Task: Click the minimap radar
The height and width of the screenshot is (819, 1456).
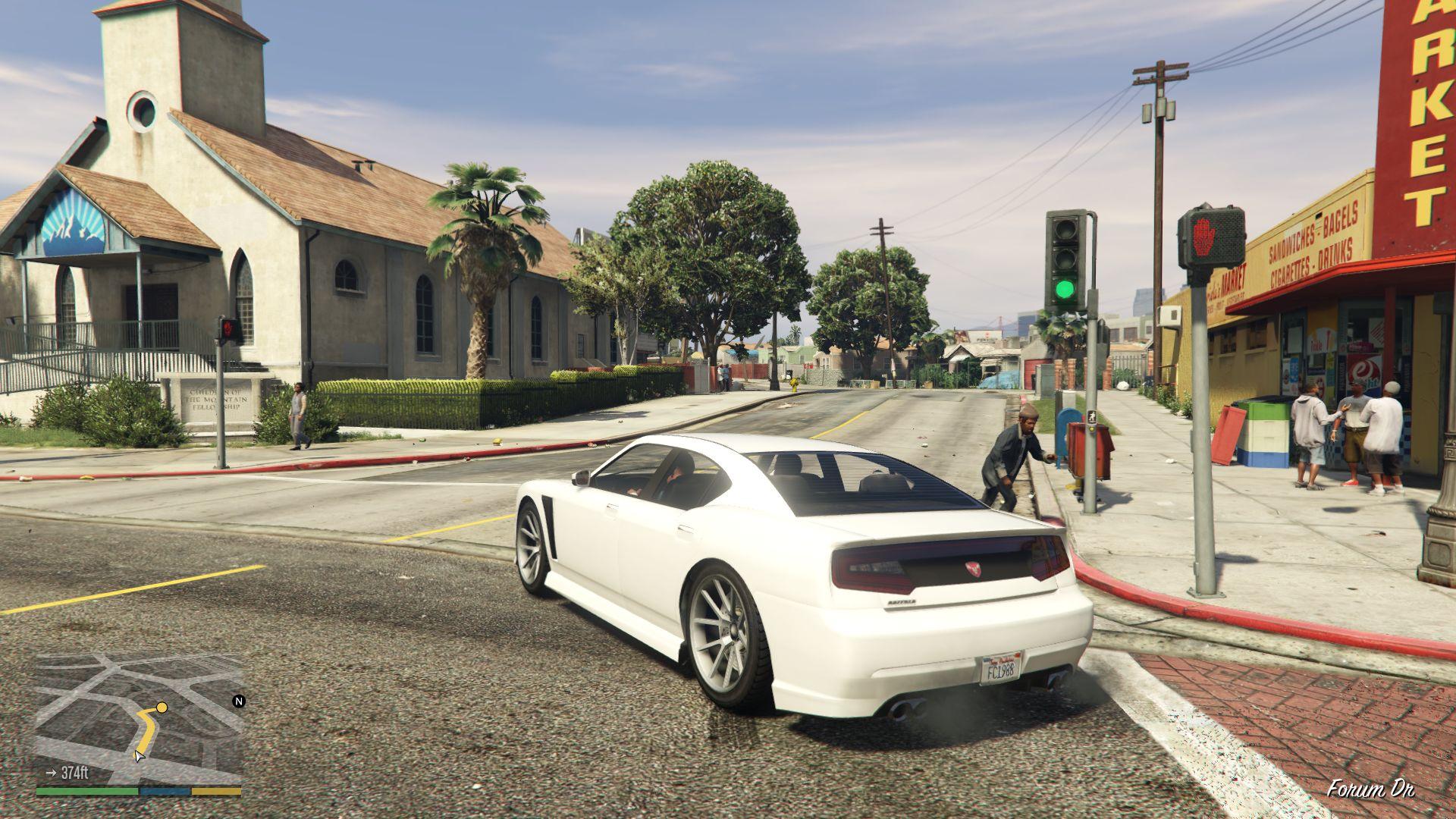Action: tap(139, 718)
